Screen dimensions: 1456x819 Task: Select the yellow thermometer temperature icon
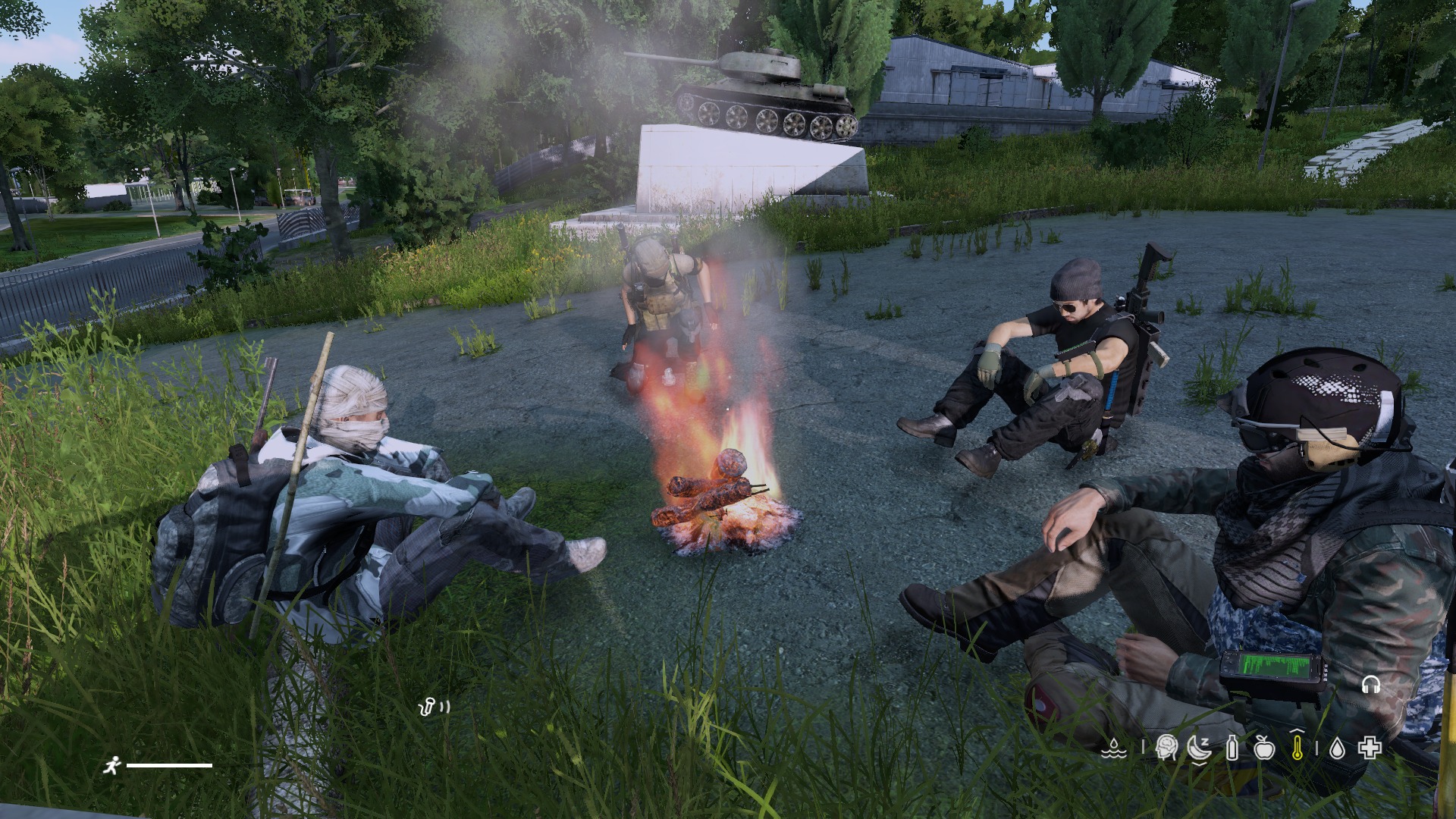(x=1297, y=748)
